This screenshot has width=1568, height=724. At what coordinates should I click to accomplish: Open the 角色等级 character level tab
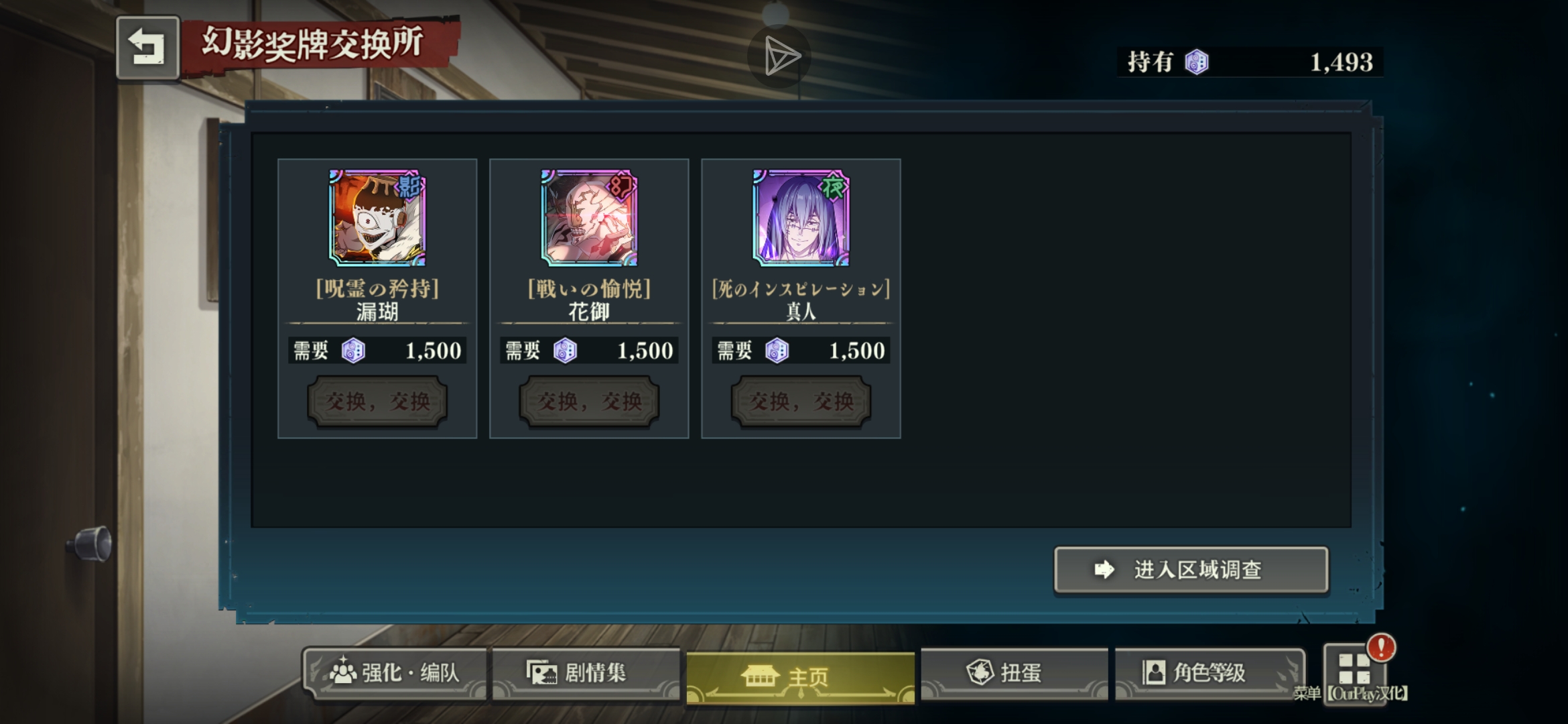(1209, 672)
